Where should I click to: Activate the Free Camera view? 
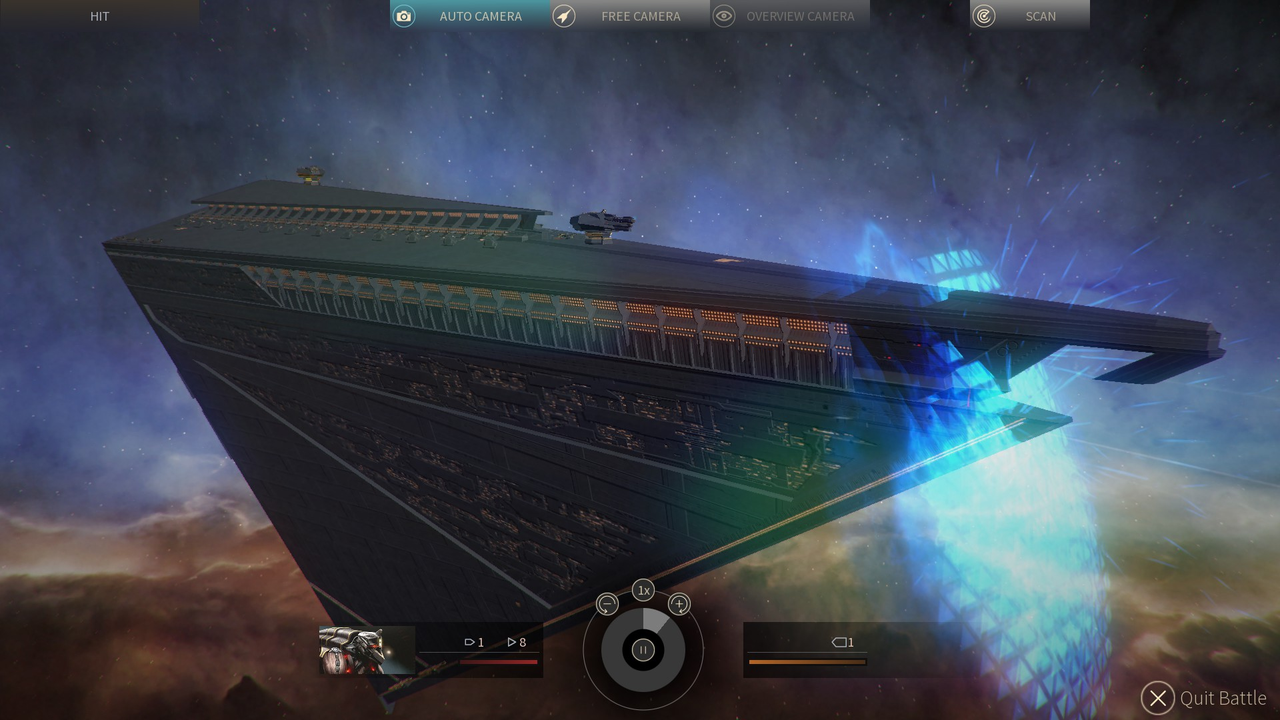click(x=630, y=16)
